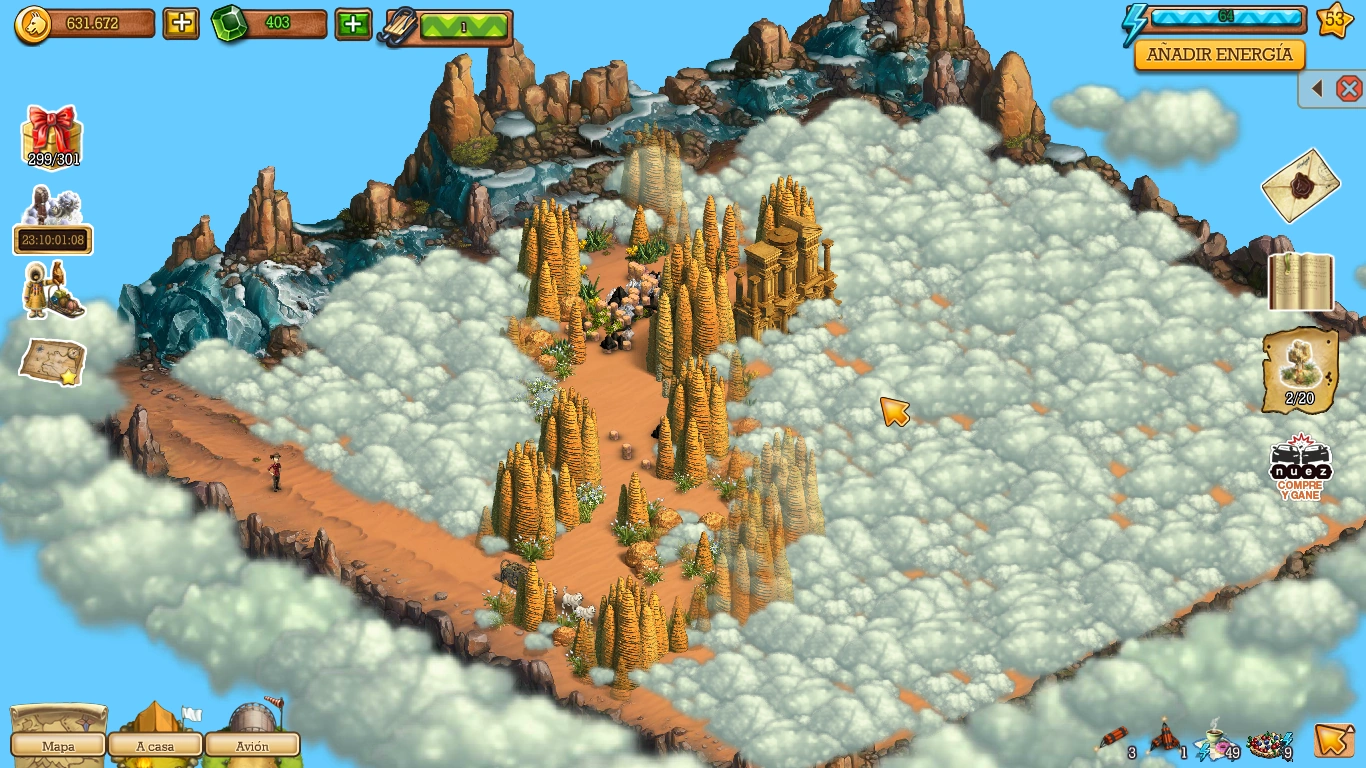Use the berry pie energy item
The image size is (1366, 768).
(x=1266, y=741)
